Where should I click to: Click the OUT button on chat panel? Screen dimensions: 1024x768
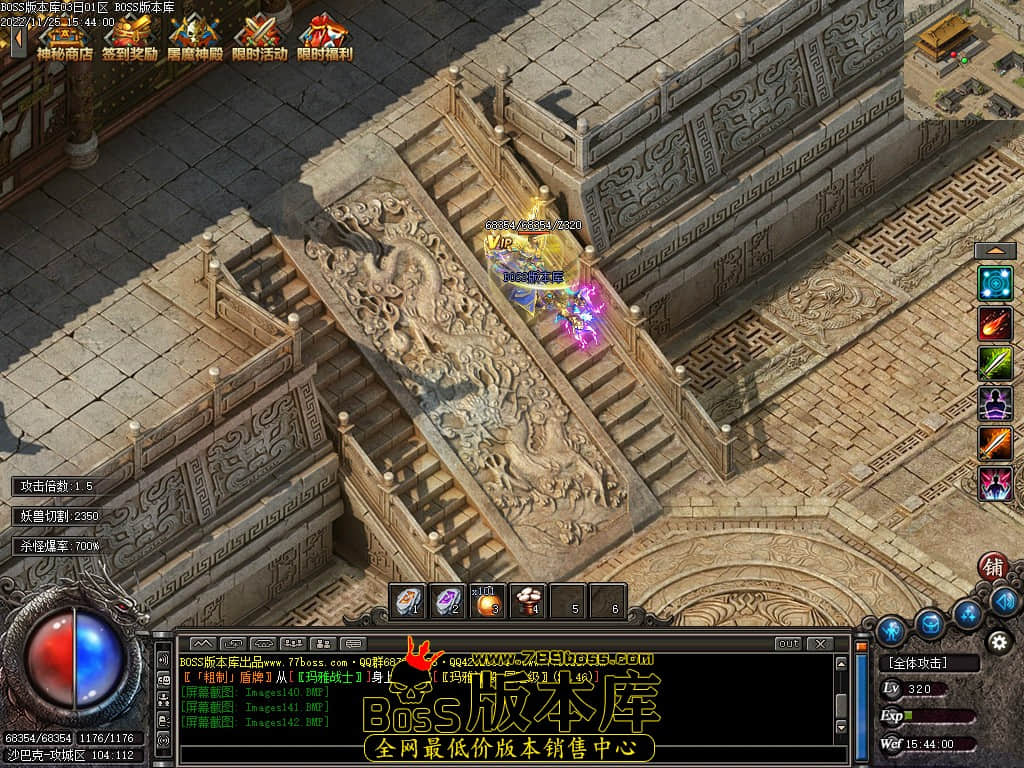pyautogui.click(x=788, y=643)
